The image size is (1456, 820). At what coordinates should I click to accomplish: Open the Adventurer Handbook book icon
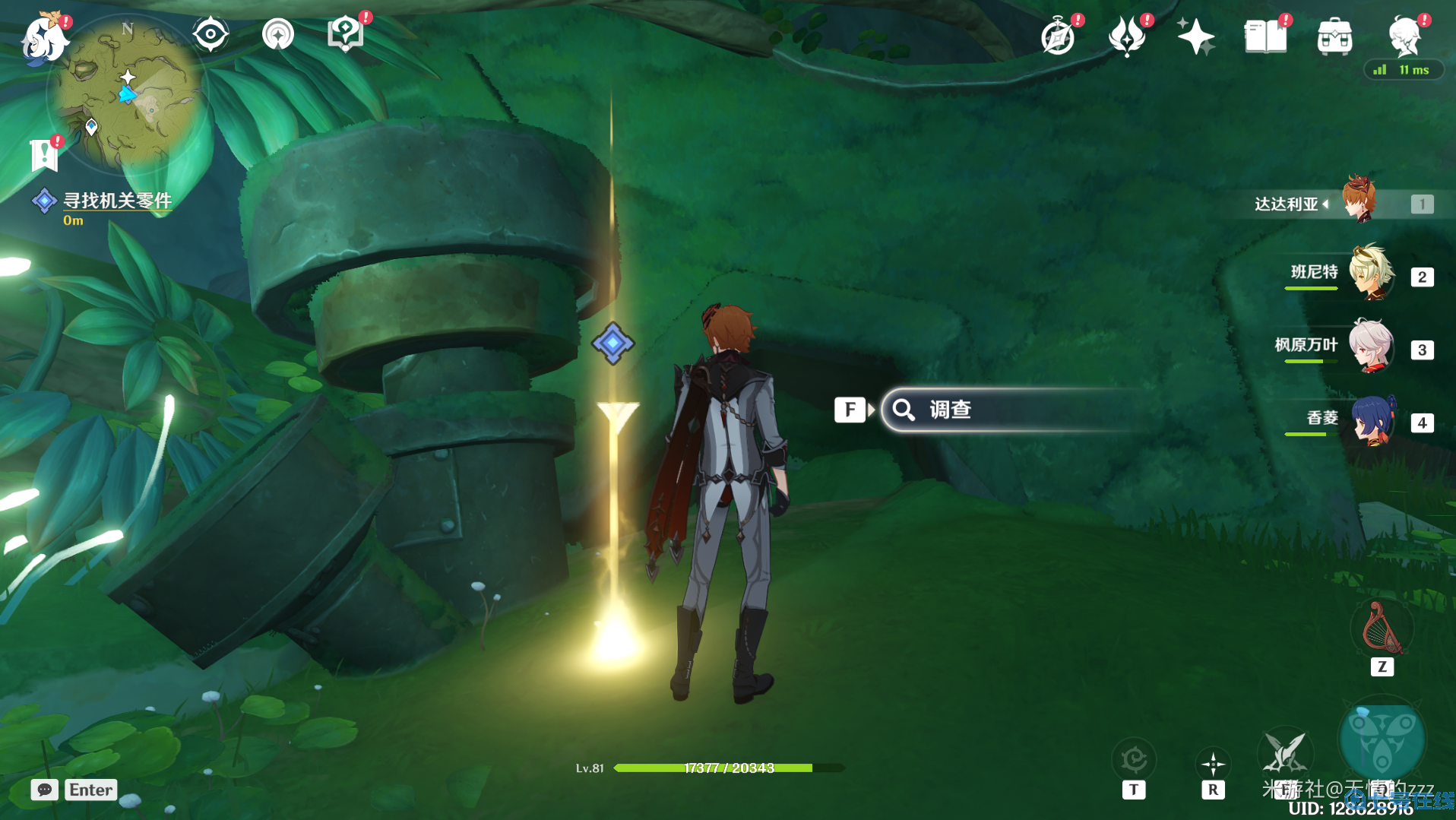pos(1265,36)
